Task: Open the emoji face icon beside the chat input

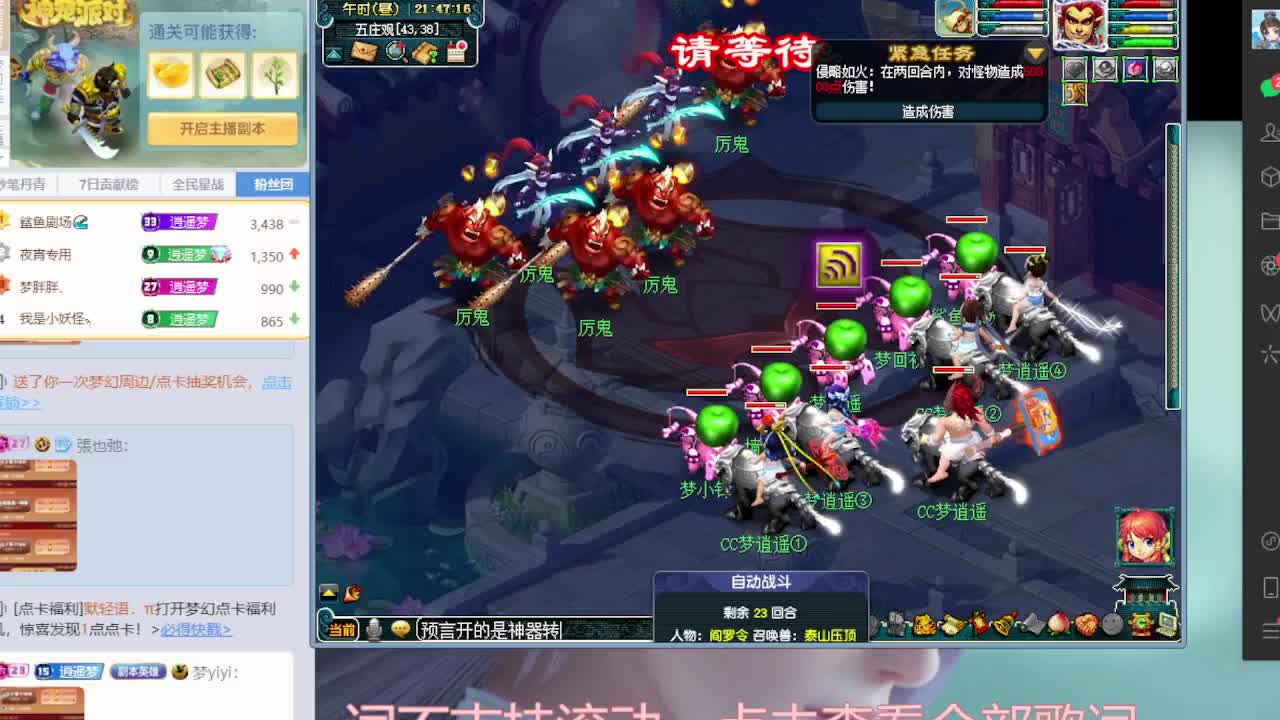Action: 400,628
